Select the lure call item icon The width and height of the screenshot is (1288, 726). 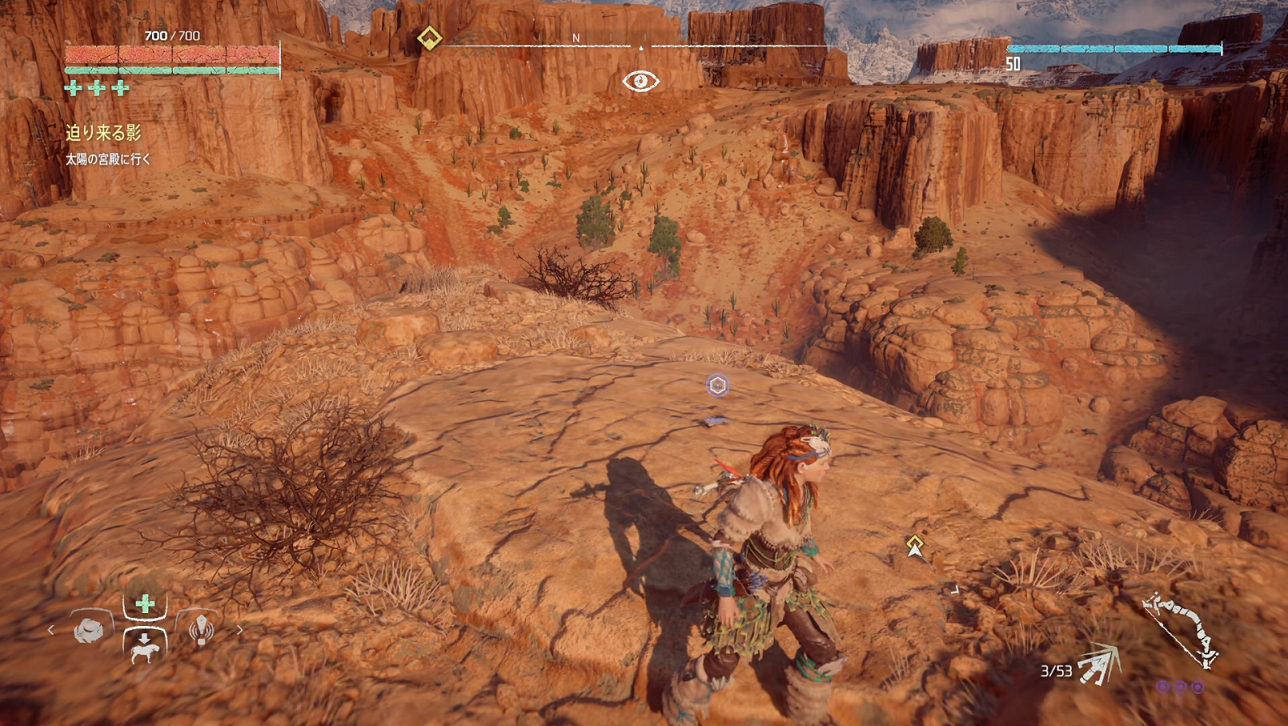[x=201, y=629]
